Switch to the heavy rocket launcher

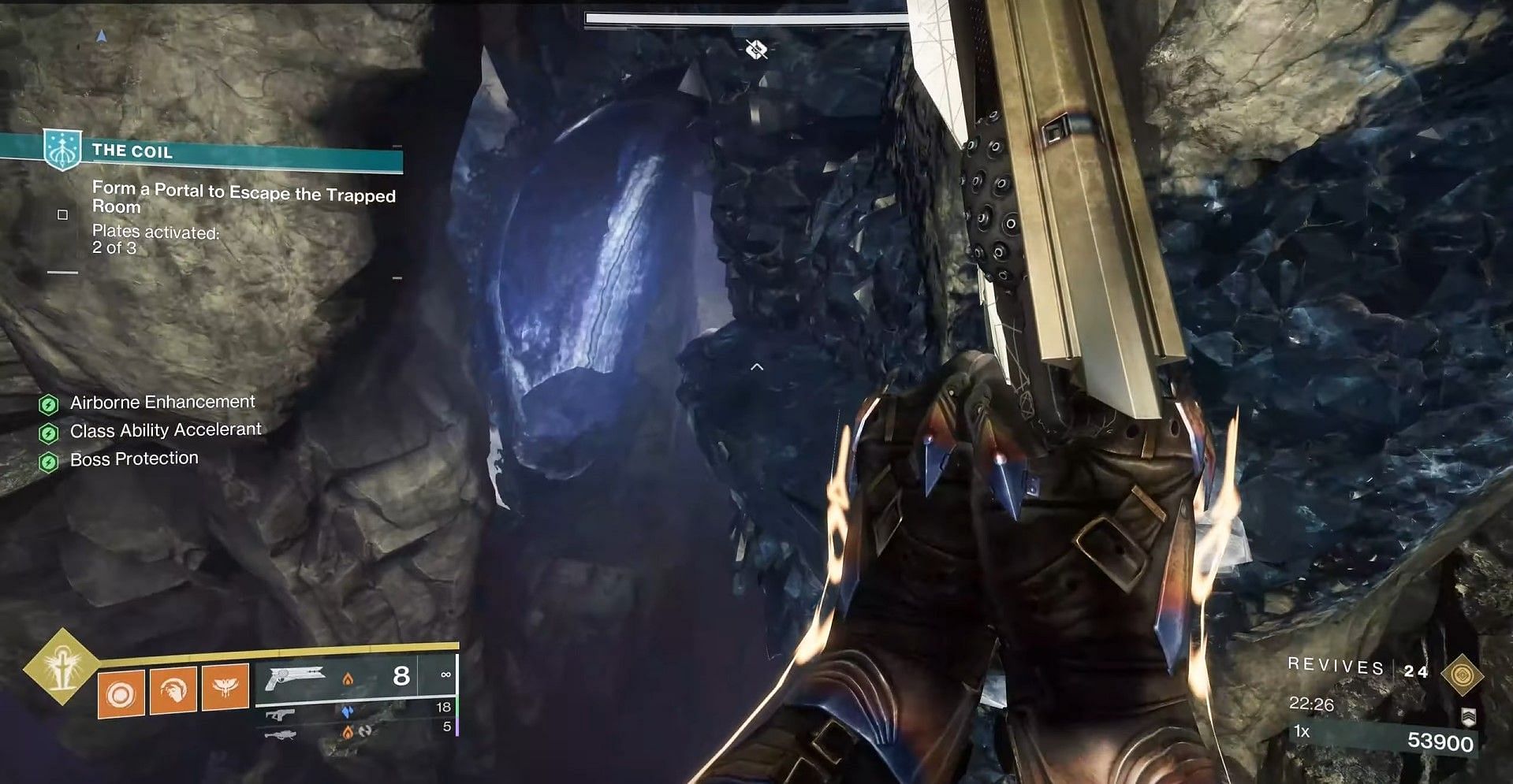pyautogui.click(x=281, y=734)
